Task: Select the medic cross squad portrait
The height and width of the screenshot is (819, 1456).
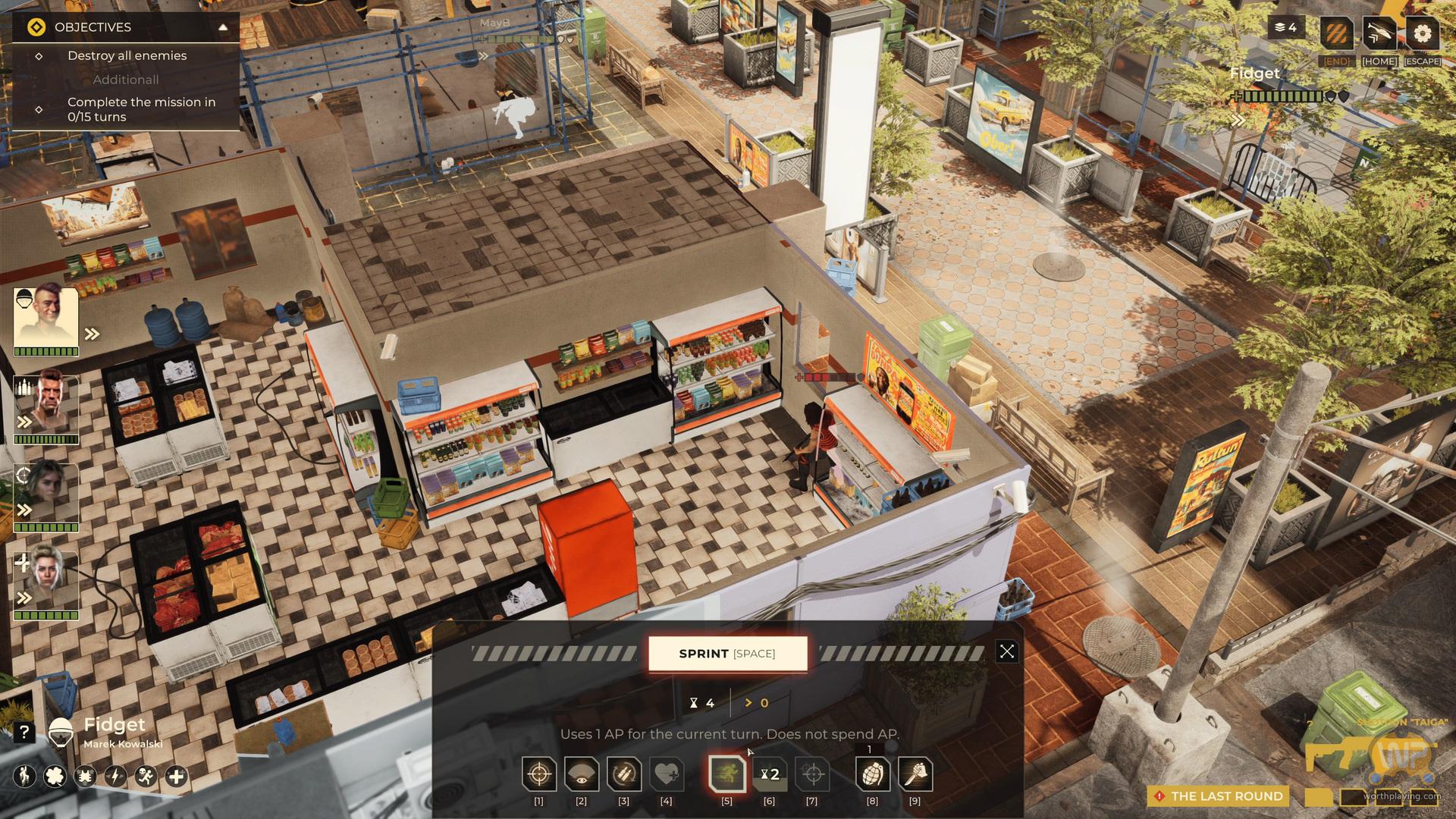Action: (46, 580)
